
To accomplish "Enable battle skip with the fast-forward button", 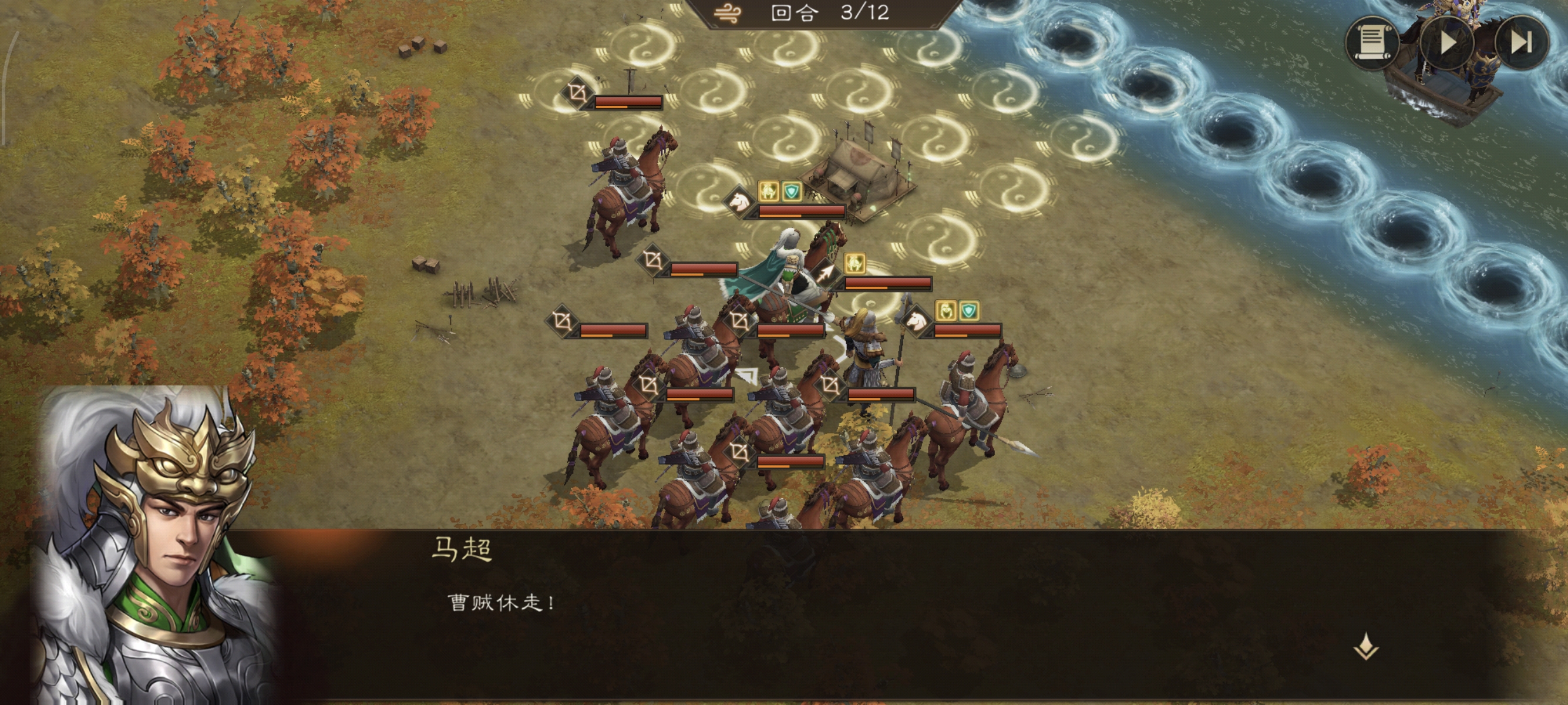I will [1523, 43].
